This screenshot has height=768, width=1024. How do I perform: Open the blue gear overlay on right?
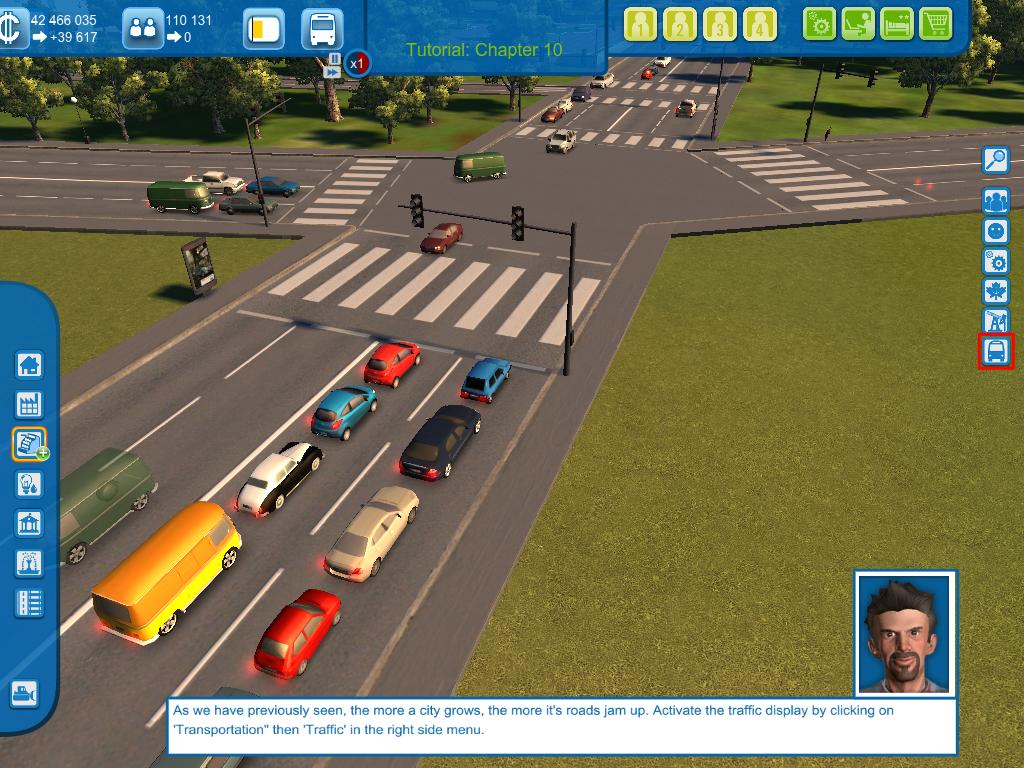pos(996,261)
